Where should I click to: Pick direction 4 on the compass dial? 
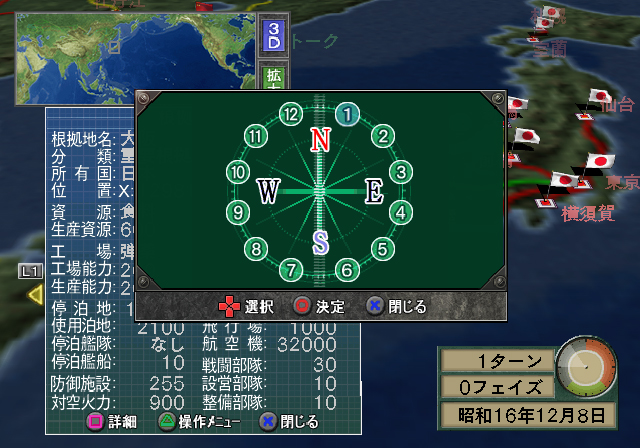[400, 212]
